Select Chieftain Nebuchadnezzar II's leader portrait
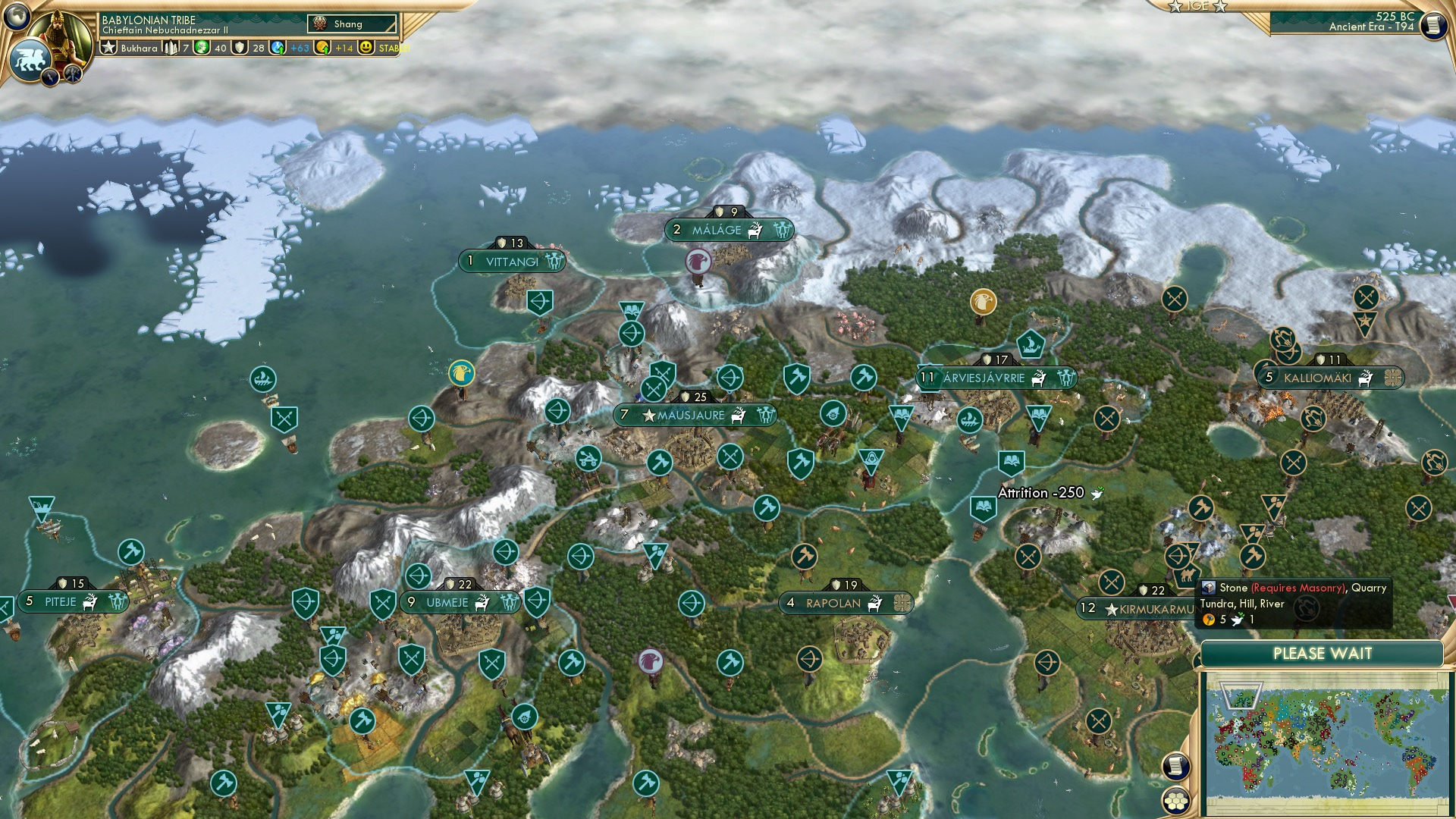 58,36
